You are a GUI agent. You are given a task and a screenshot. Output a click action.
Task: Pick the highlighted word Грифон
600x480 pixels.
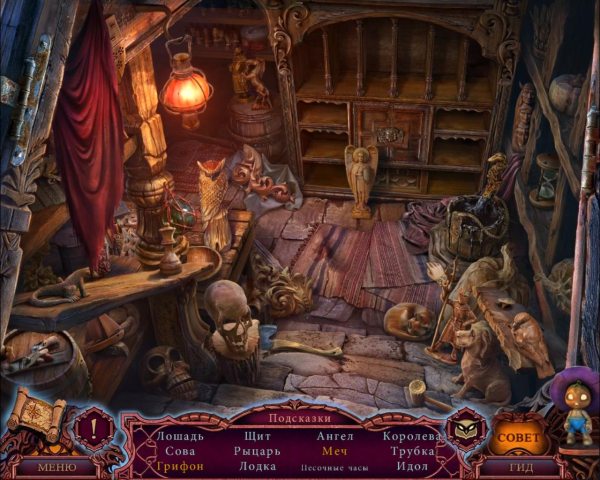point(180,466)
